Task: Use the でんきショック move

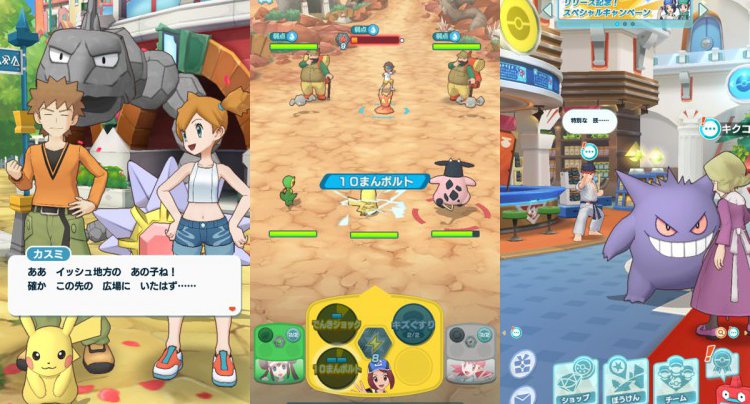Action: click(x=337, y=323)
